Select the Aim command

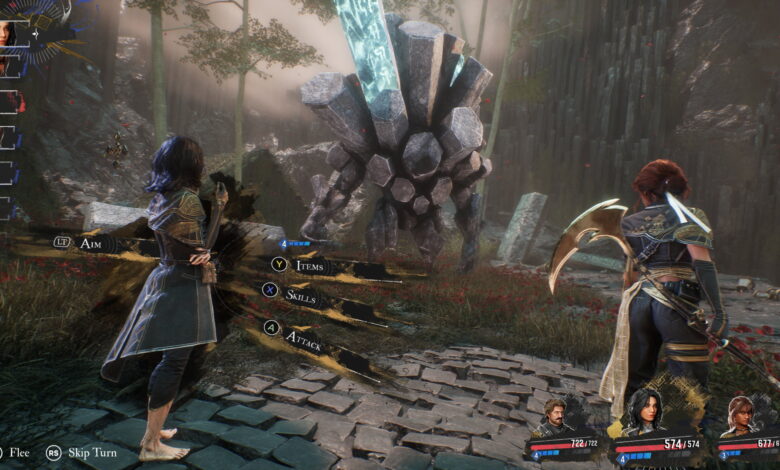tap(90, 243)
